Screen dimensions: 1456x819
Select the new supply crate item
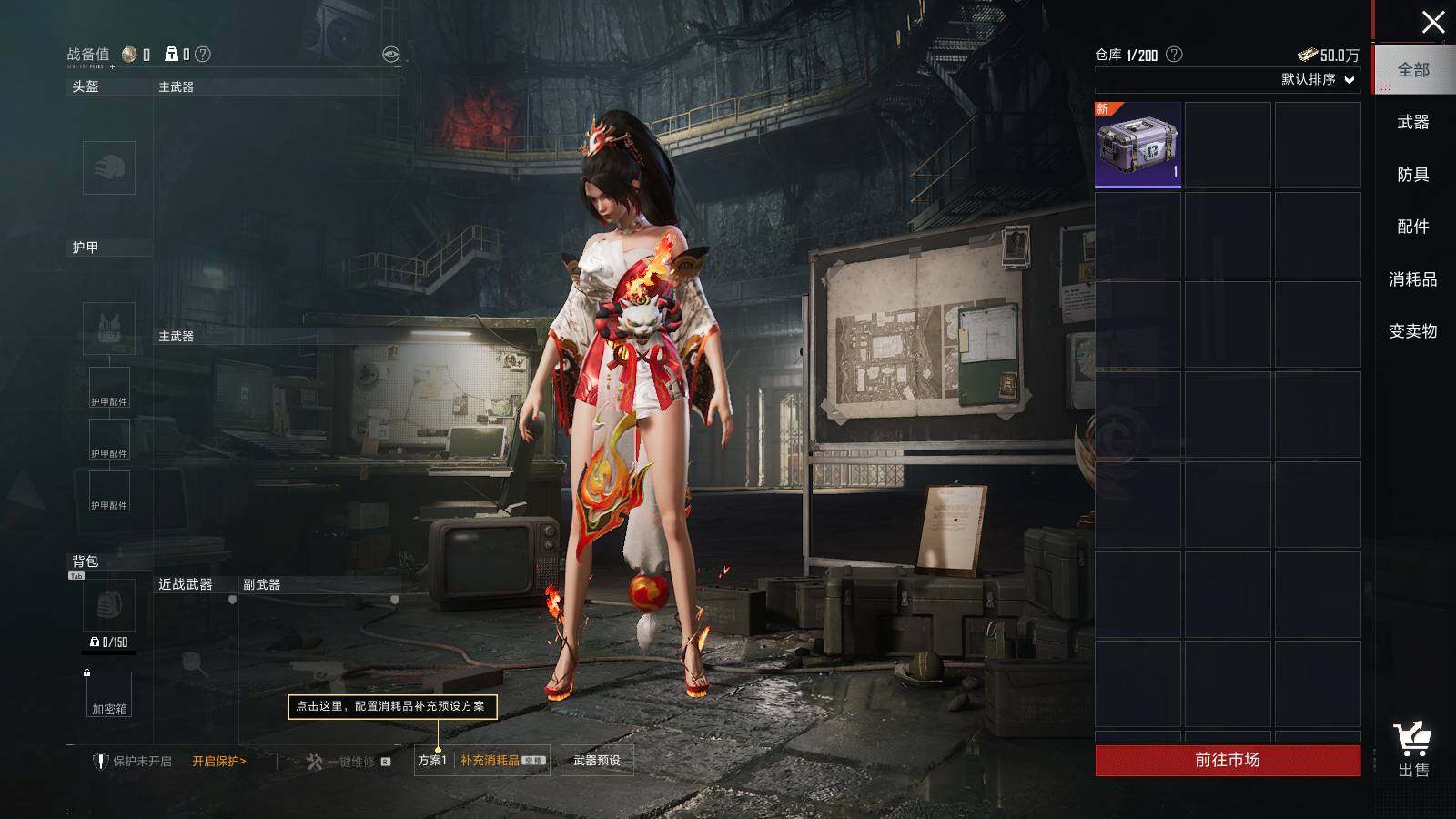(1137, 146)
